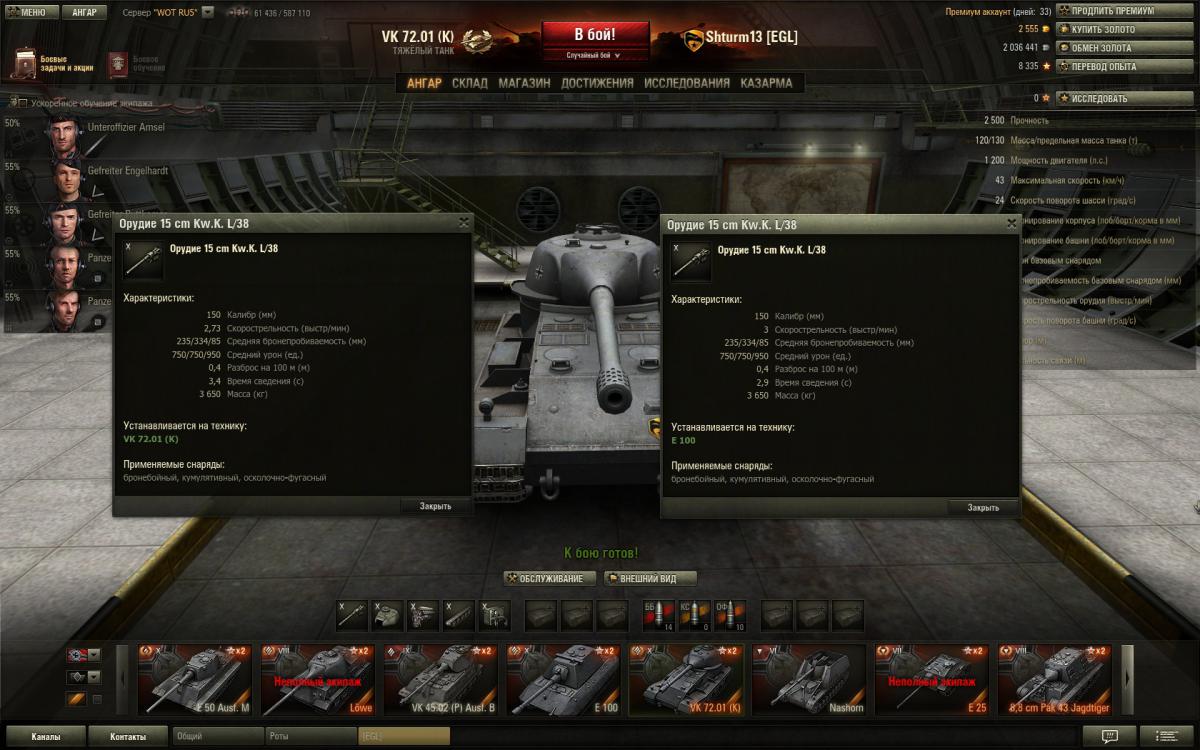Open ОБМЕН ЗОЛОТА exchange
The height and width of the screenshot is (750, 1200).
(x=1125, y=47)
